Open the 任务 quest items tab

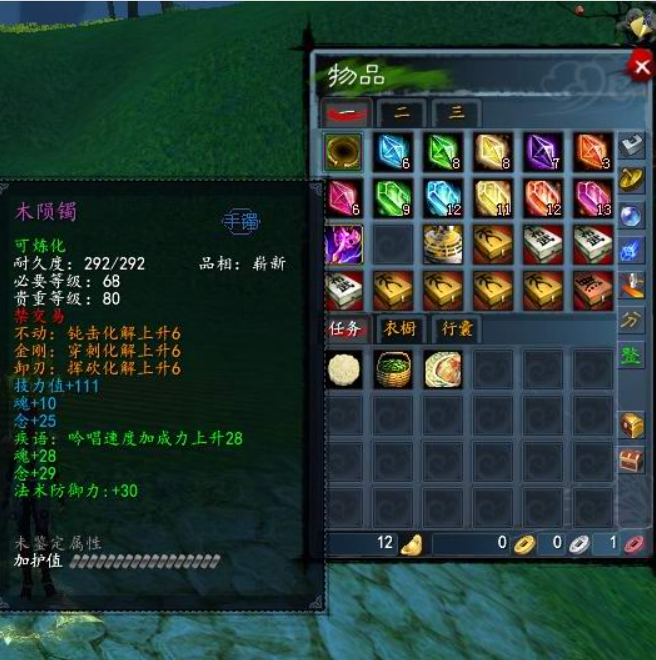(346, 328)
